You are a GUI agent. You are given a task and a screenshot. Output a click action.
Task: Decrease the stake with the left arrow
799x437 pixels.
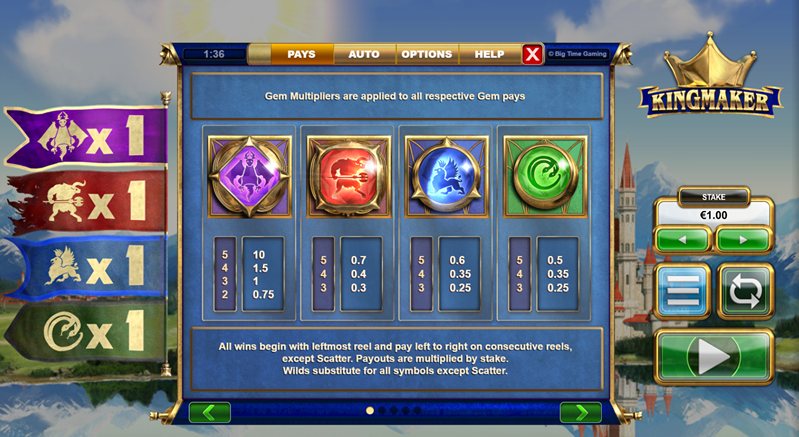point(683,240)
